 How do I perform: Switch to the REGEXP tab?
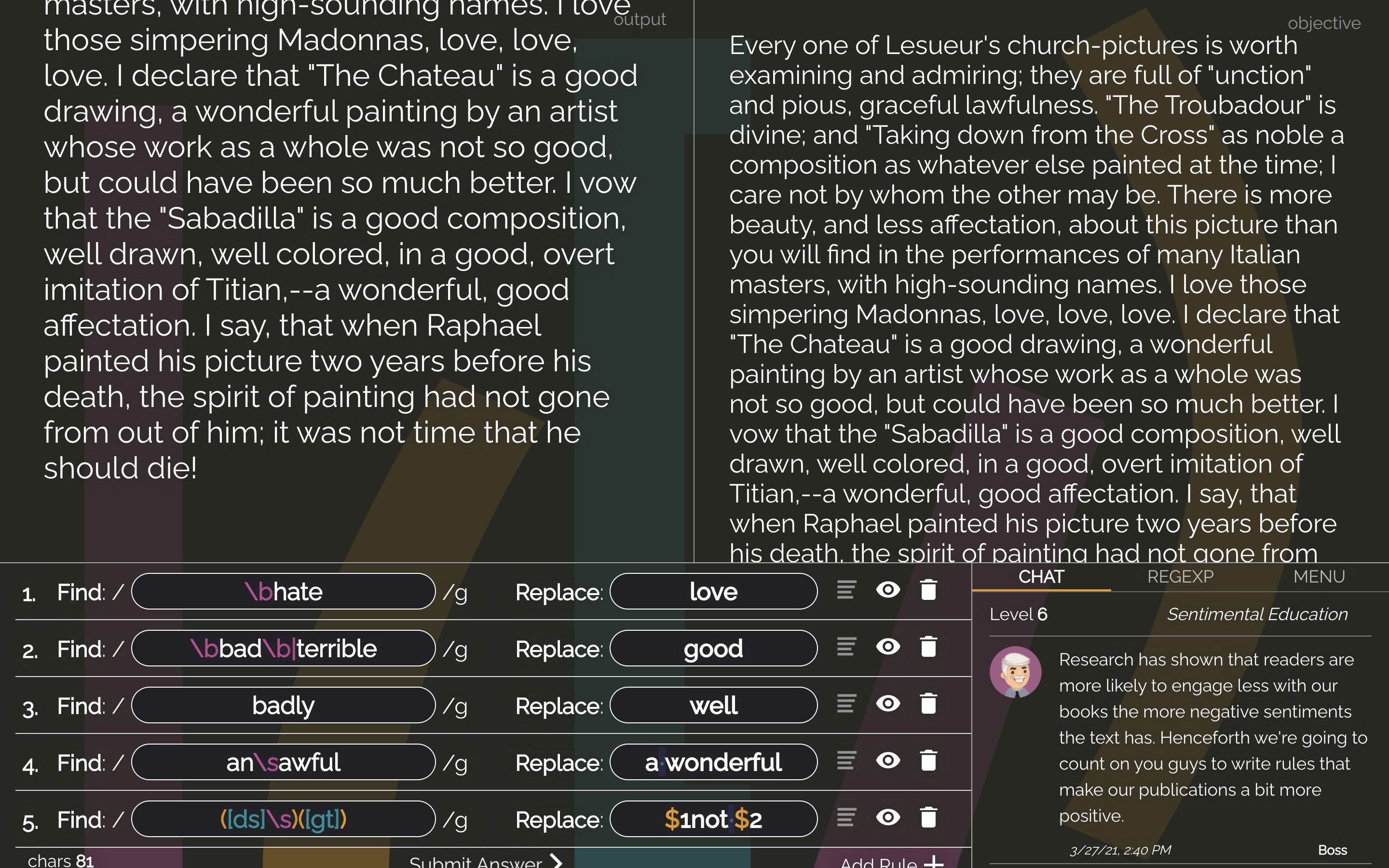1181,577
